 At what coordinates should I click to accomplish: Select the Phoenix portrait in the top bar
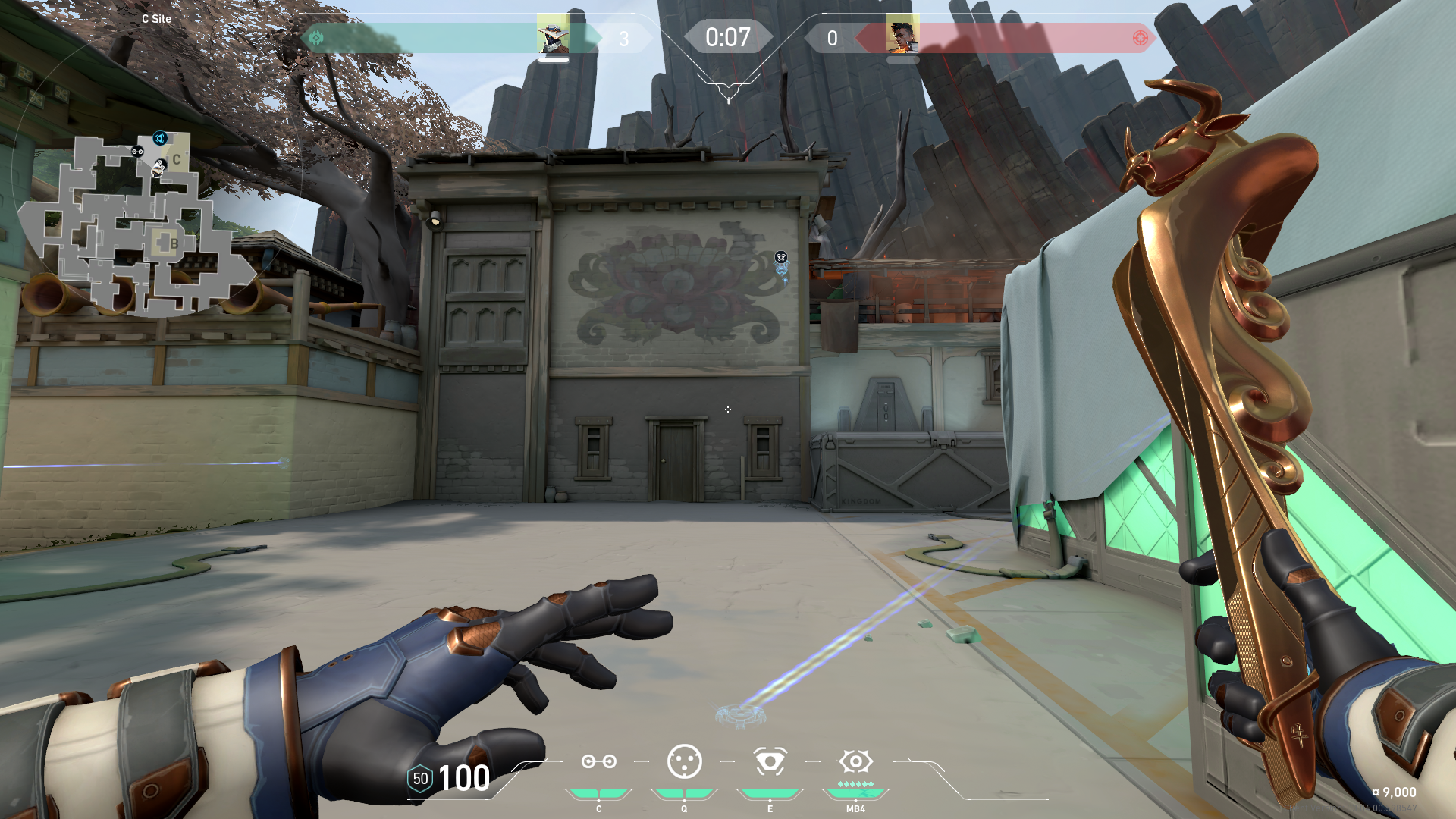902,34
